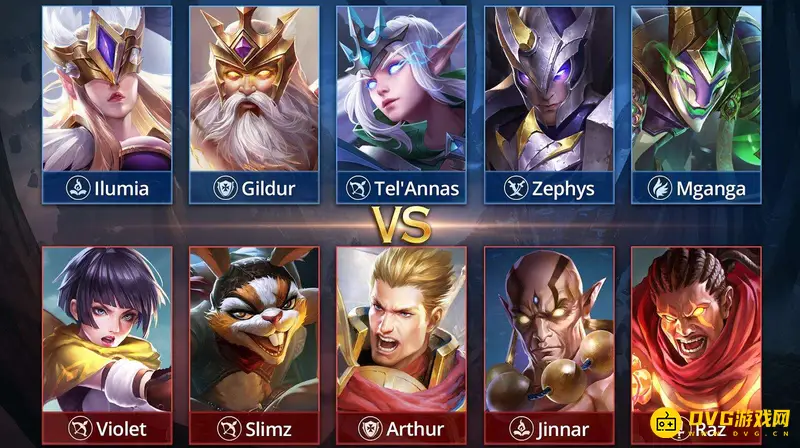The height and width of the screenshot is (448, 800).
Task: Choose the Mganga hero card
Action: pyautogui.click(x=697, y=102)
